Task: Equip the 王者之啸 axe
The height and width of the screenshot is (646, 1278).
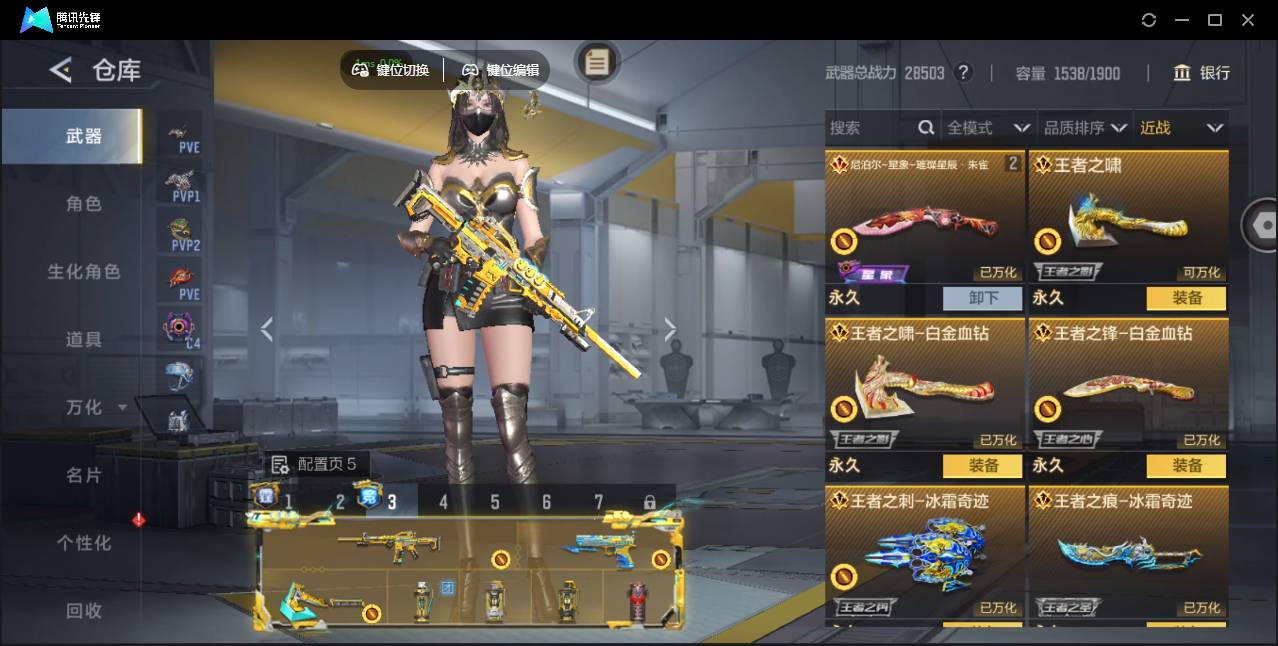Action: click(1187, 298)
